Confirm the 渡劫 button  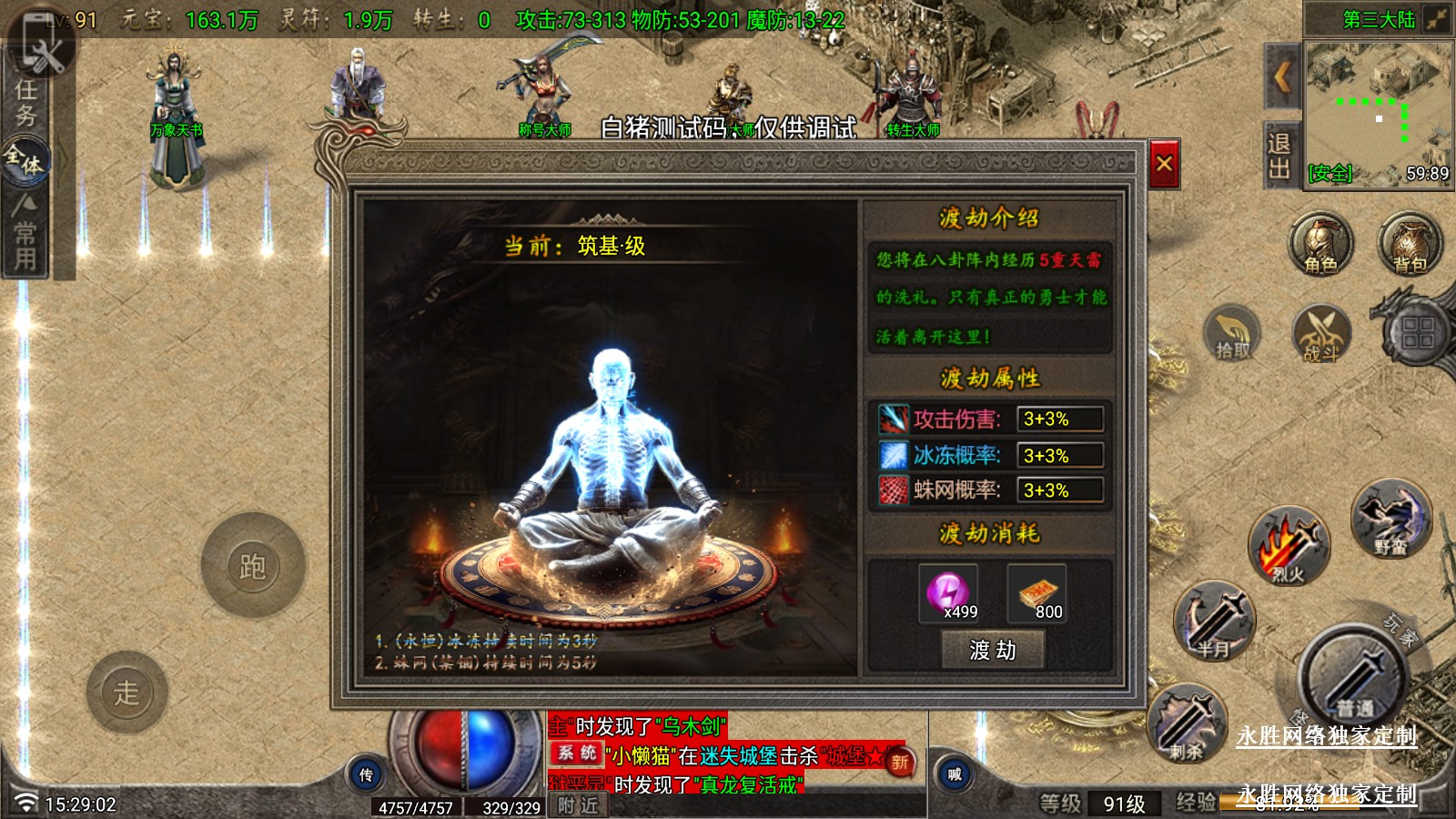pos(992,650)
